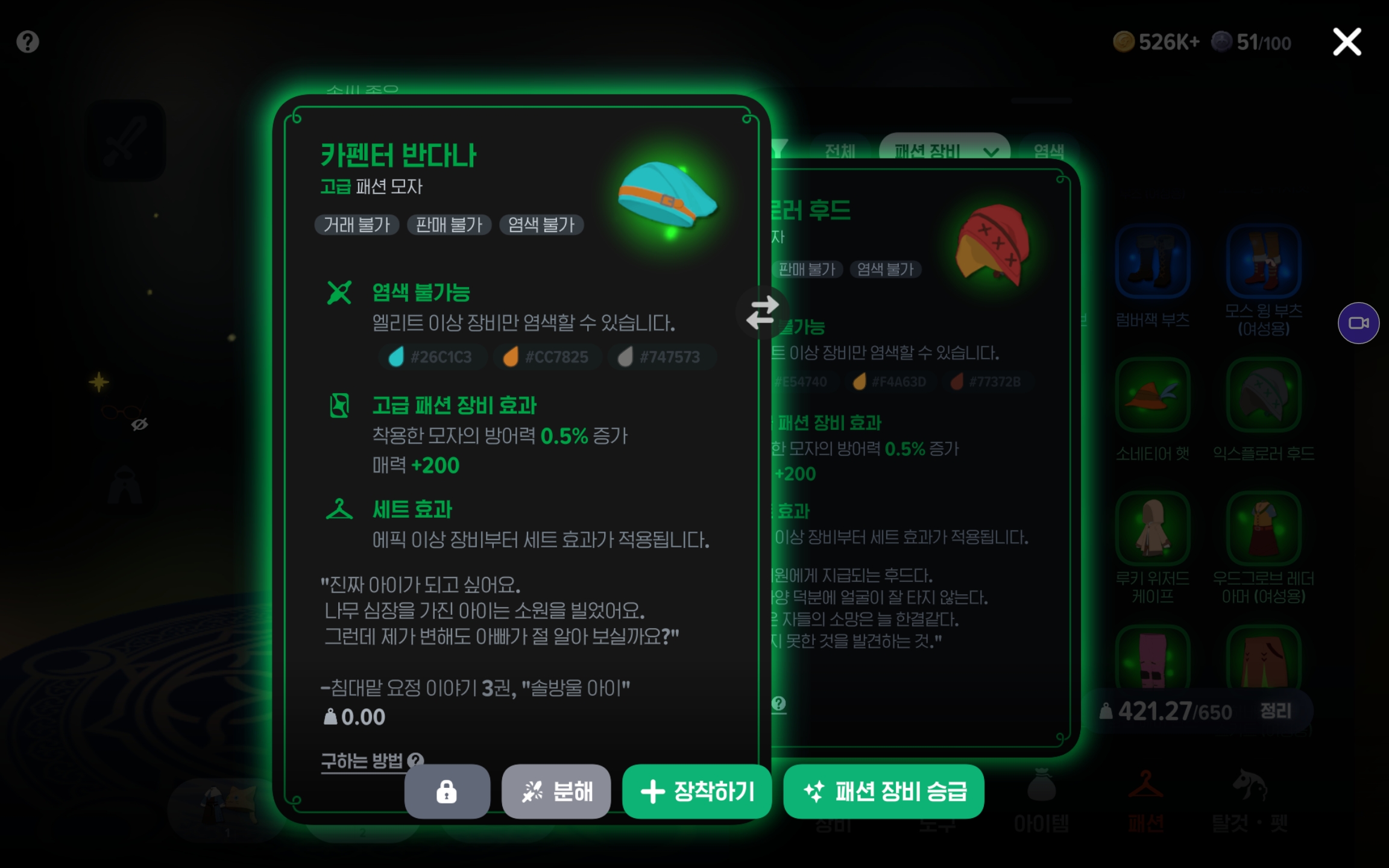Select the 럼버잭 부츠 slot
Image resolution: width=1389 pixels, height=868 pixels.
1152,262
